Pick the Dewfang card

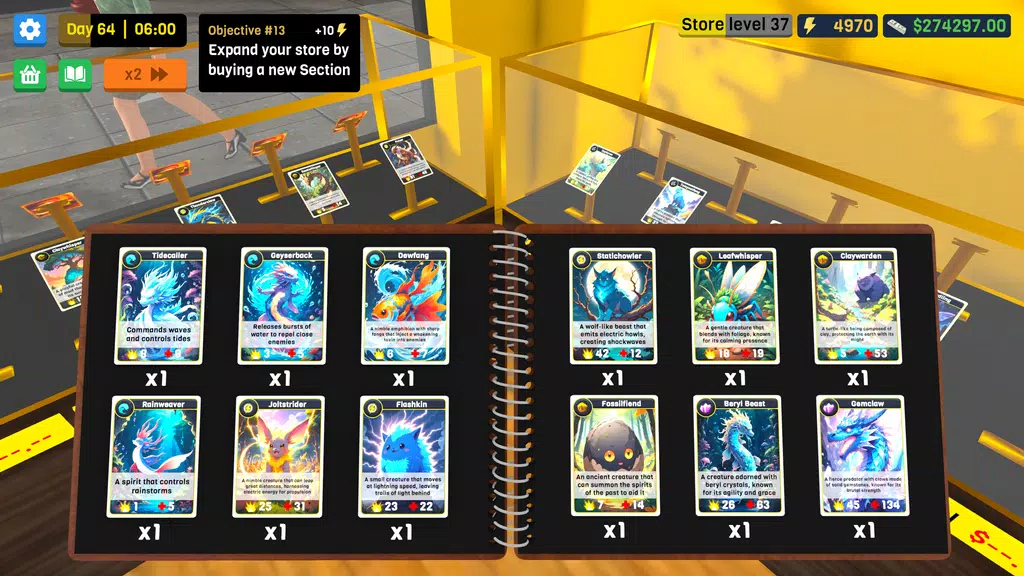405,305
